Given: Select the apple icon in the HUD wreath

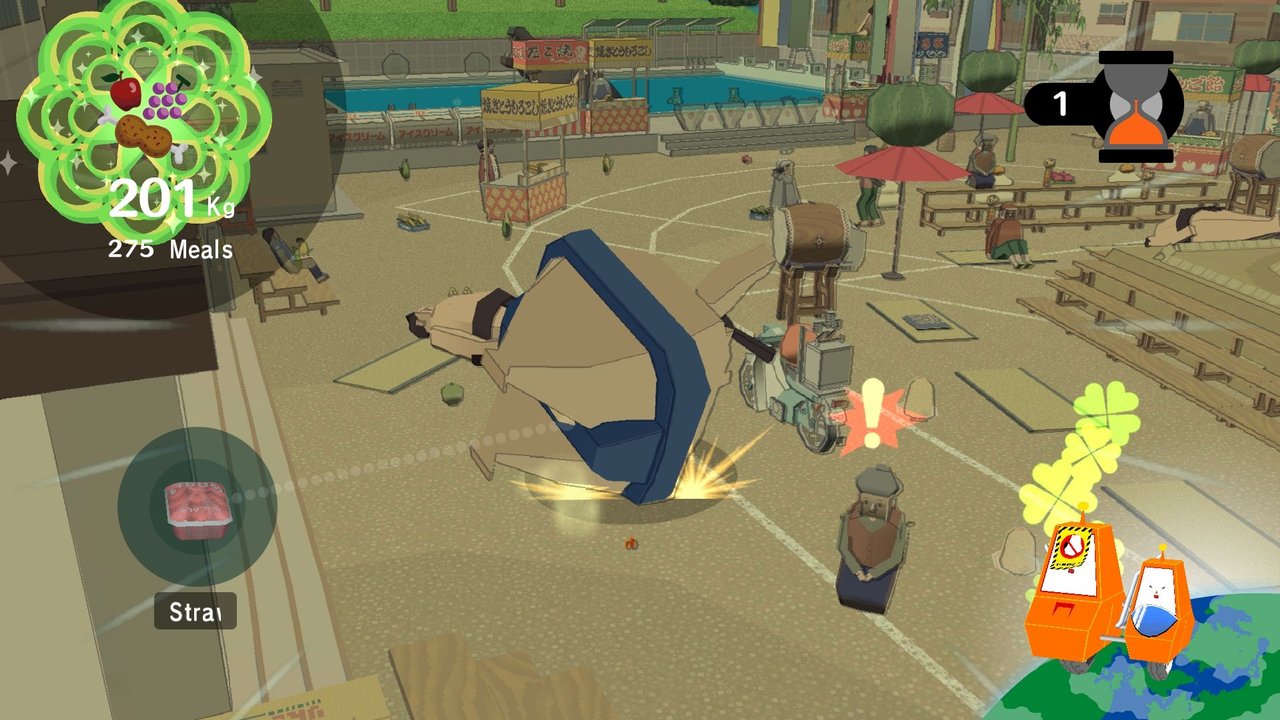Looking at the screenshot, I should point(124,91).
